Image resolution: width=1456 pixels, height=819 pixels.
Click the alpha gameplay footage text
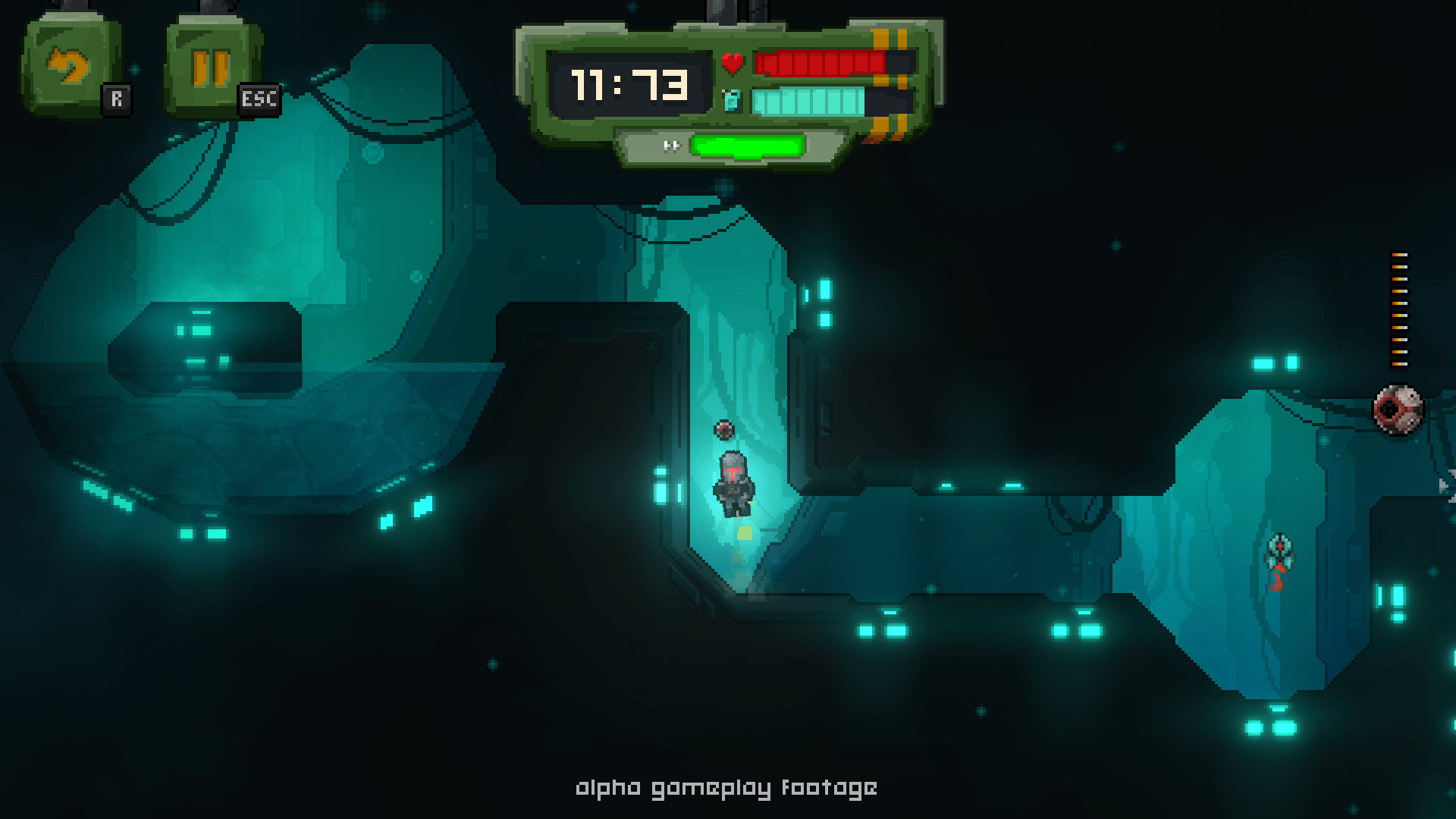tap(726, 789)
